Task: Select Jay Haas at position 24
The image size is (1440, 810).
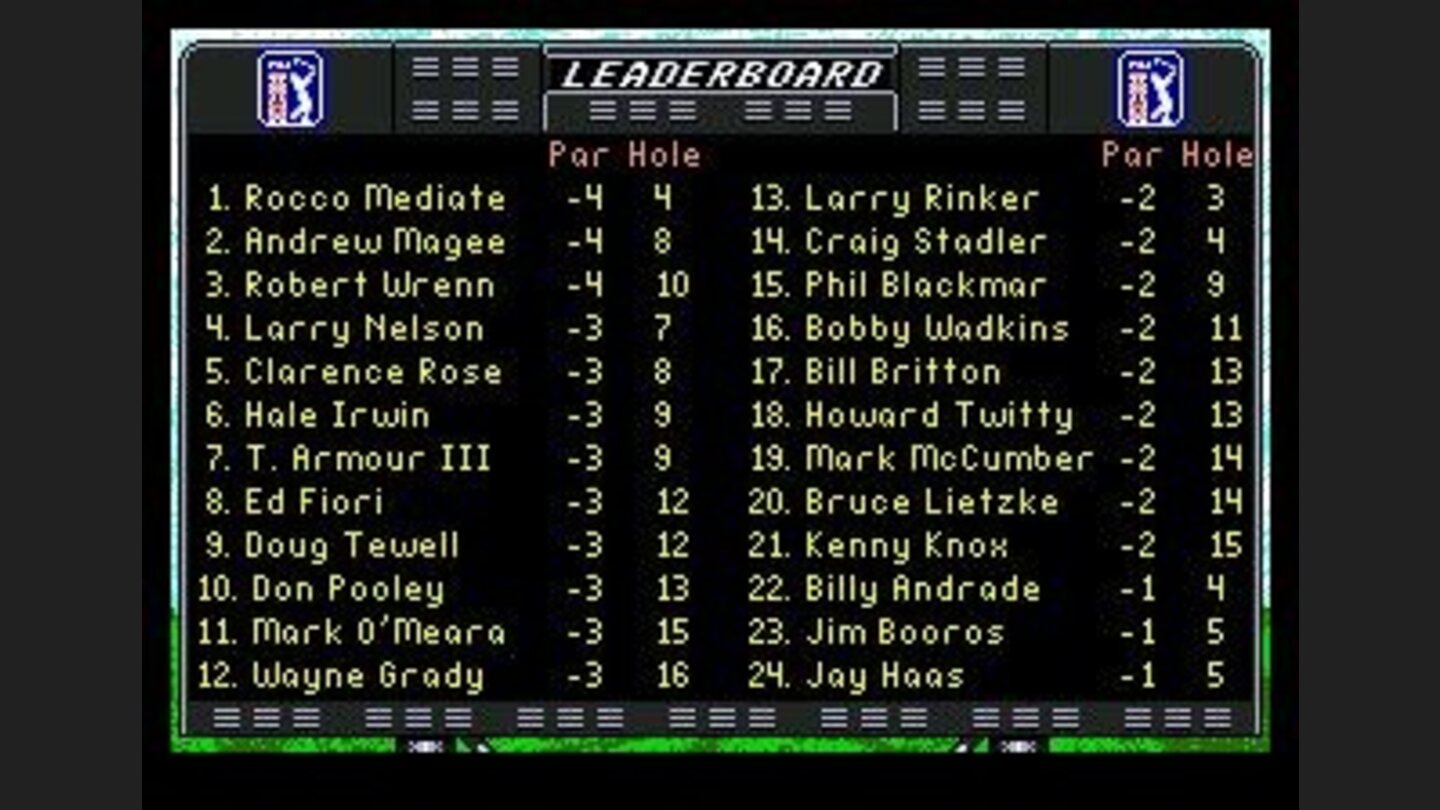Action: 880,676
